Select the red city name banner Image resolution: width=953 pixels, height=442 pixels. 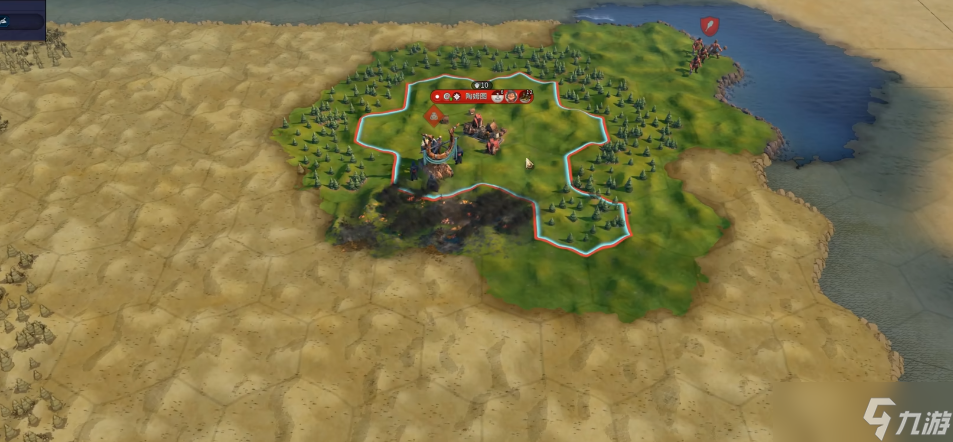click(476, 96)
